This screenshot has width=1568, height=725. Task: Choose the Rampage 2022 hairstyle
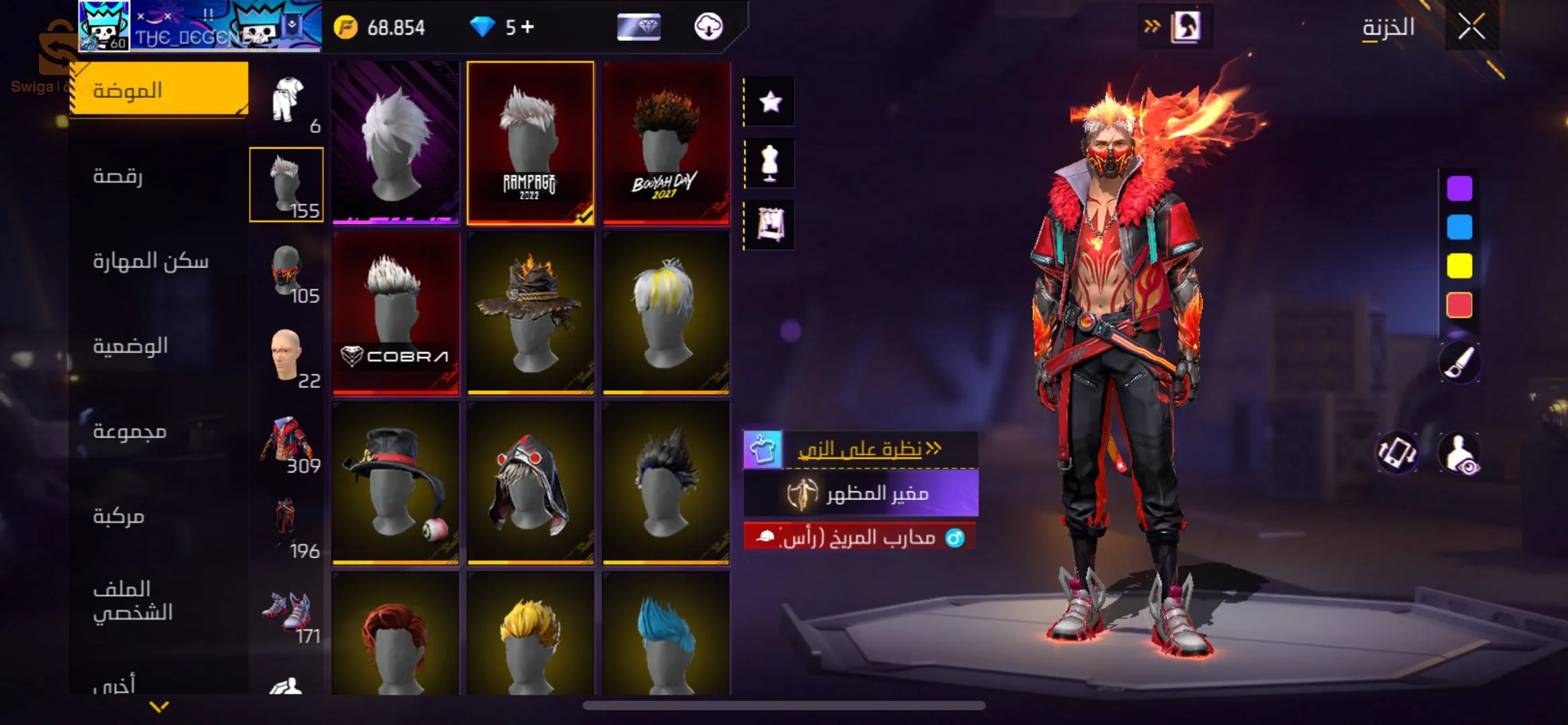click(x=530, y=142)
